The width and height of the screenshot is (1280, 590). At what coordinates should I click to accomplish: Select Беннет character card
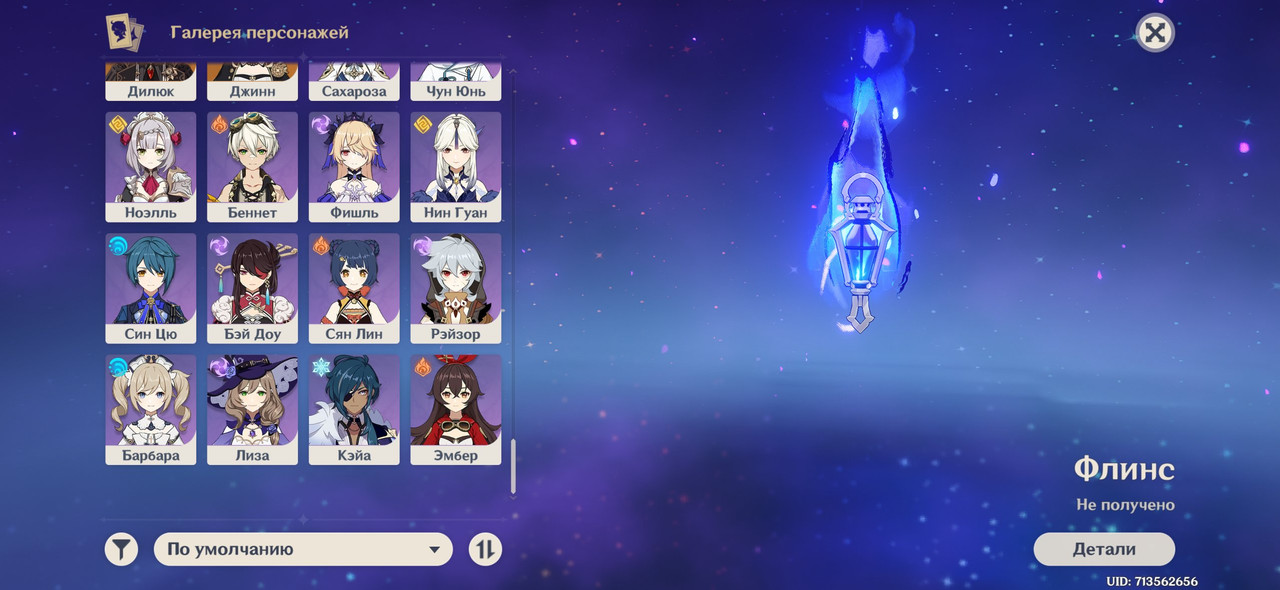253,166
